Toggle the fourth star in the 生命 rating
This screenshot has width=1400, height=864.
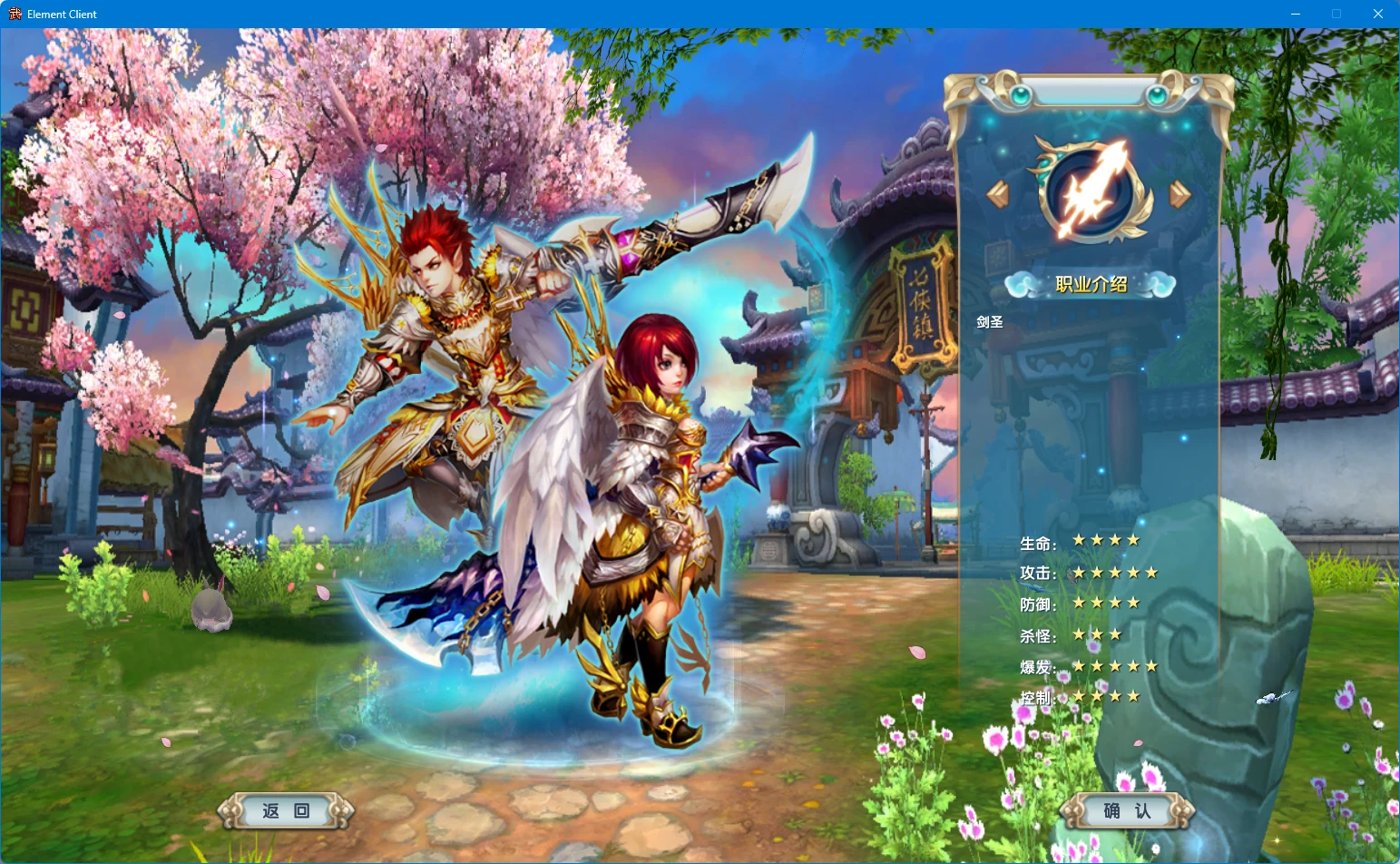tap(1134, 538)
